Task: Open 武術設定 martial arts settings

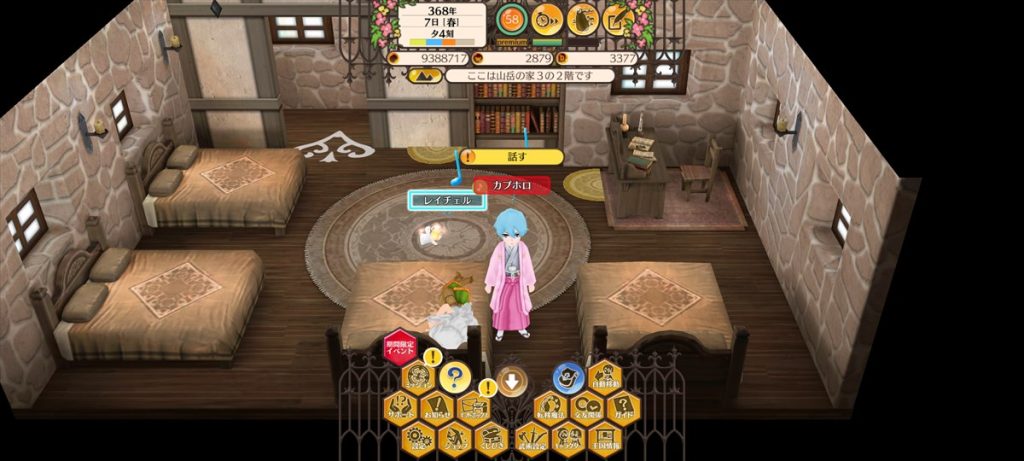Action: 529,438
